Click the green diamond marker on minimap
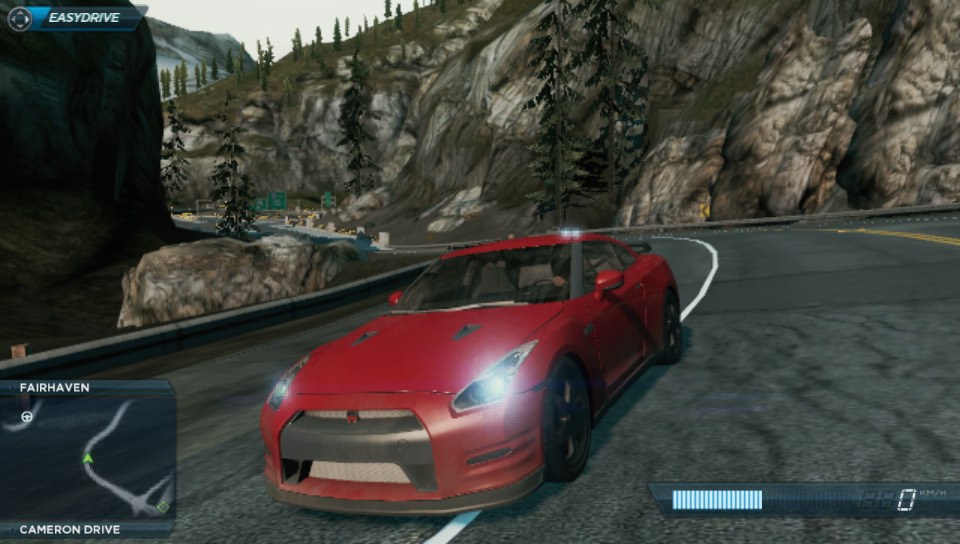This screenshot has width=960, height=544. [162, 507]
